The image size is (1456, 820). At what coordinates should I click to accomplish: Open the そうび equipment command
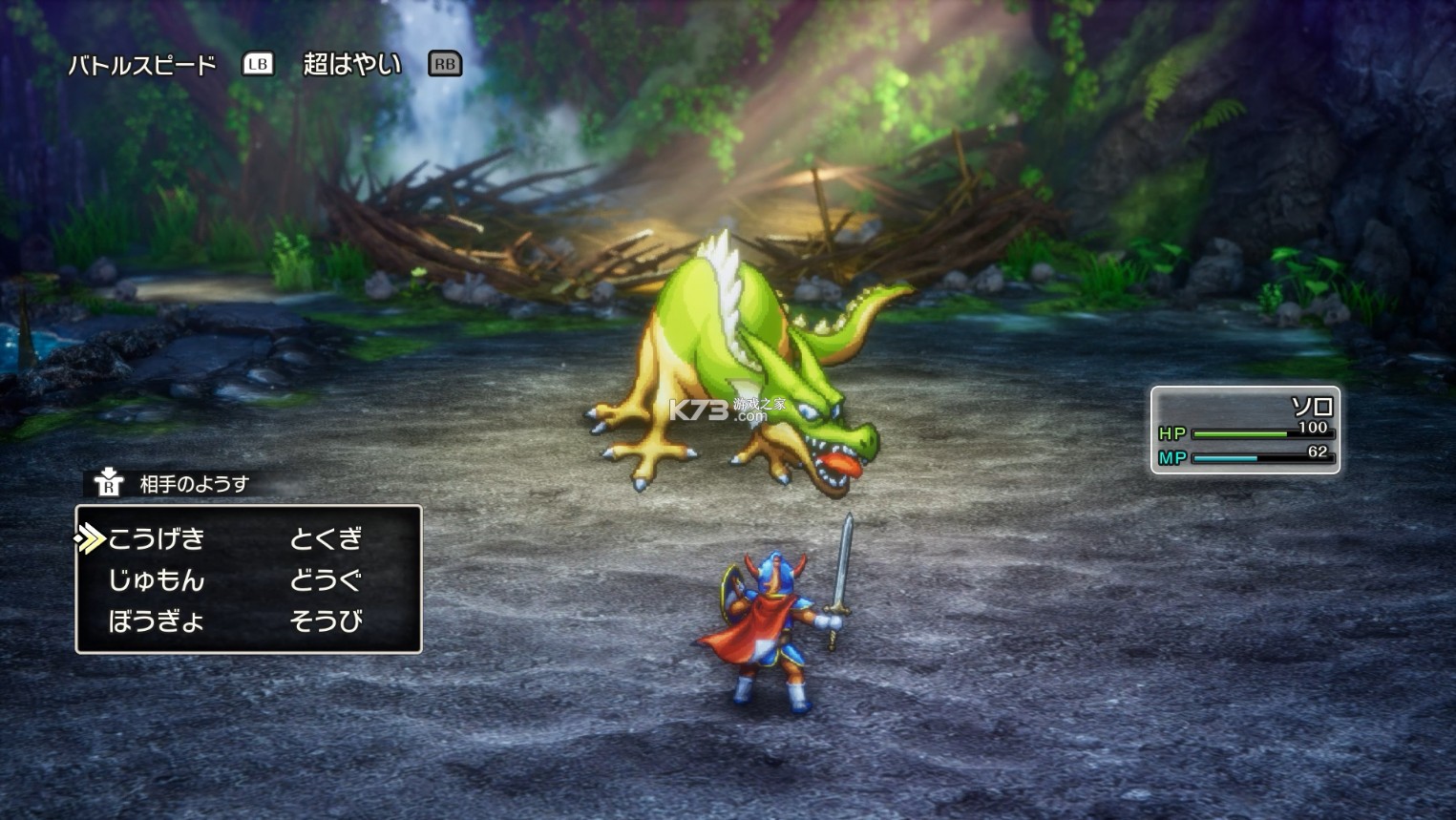325,620
